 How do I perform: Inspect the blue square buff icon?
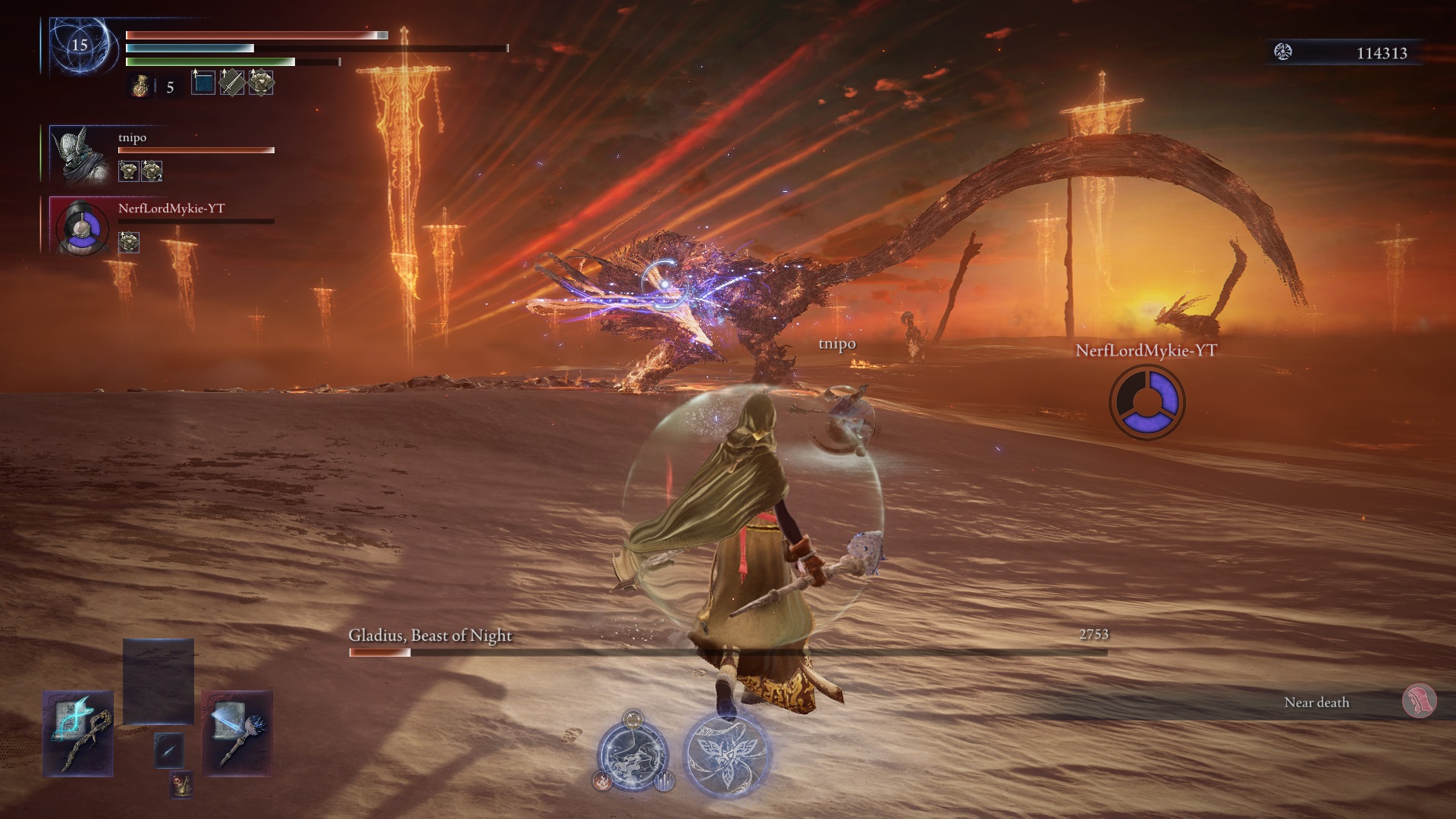[x=203, y=82]
